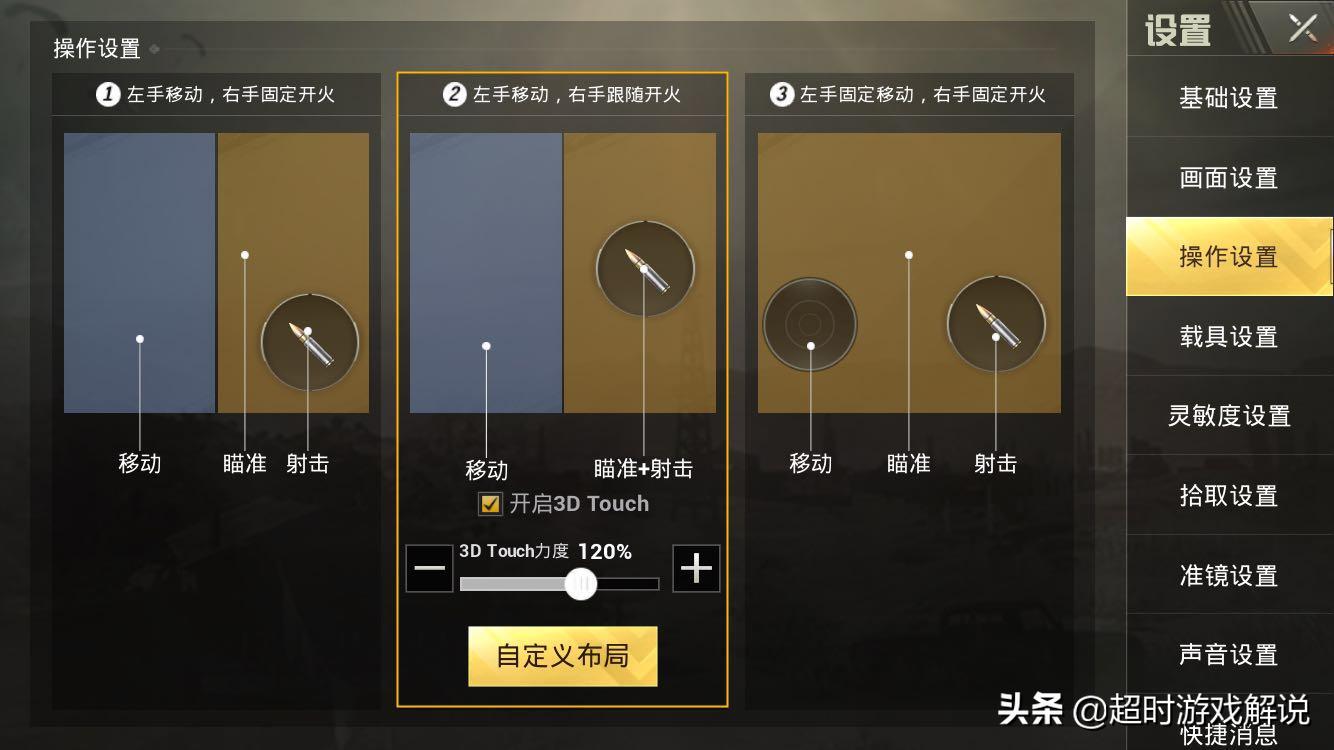Switch to 基础设置 (Basic Settings)
1334x750 pixels.
click(x=1229, y=98)
